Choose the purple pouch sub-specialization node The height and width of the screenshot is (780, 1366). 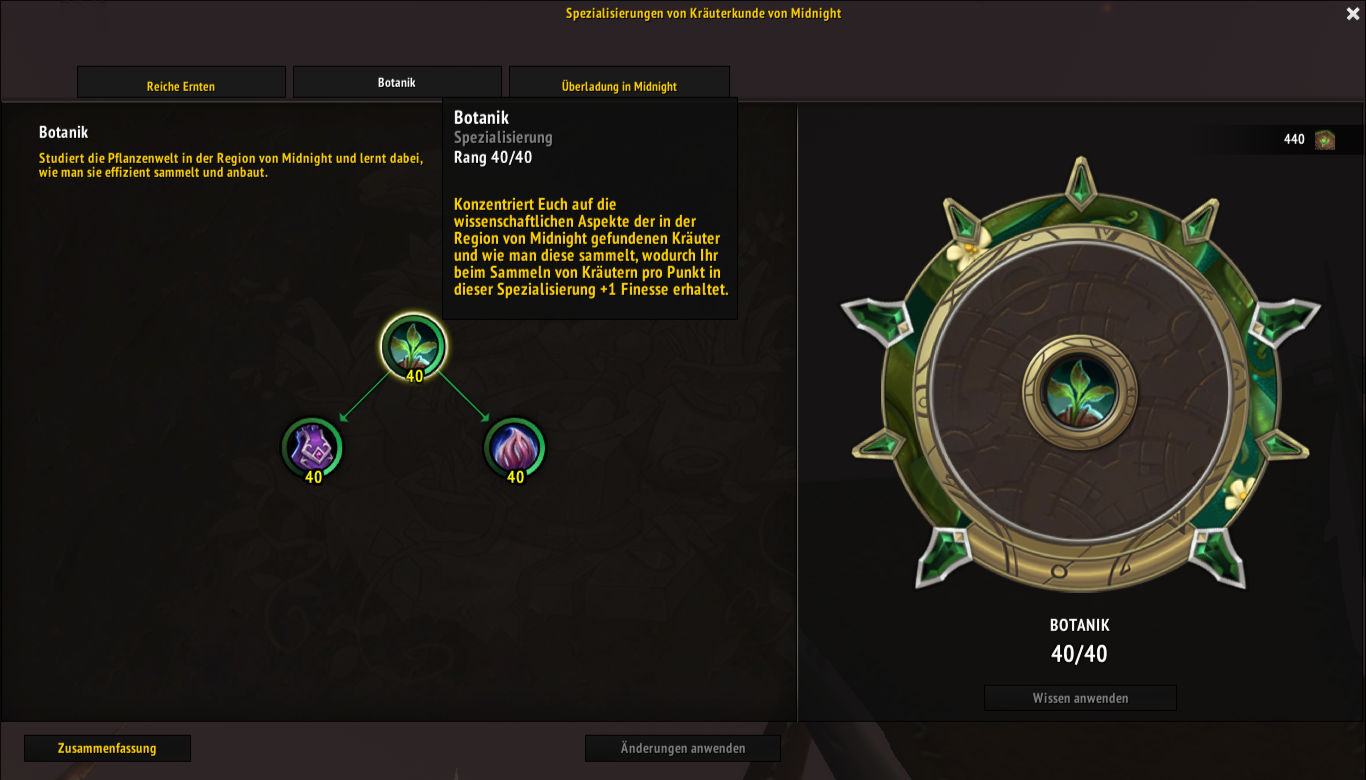(312, 447)
